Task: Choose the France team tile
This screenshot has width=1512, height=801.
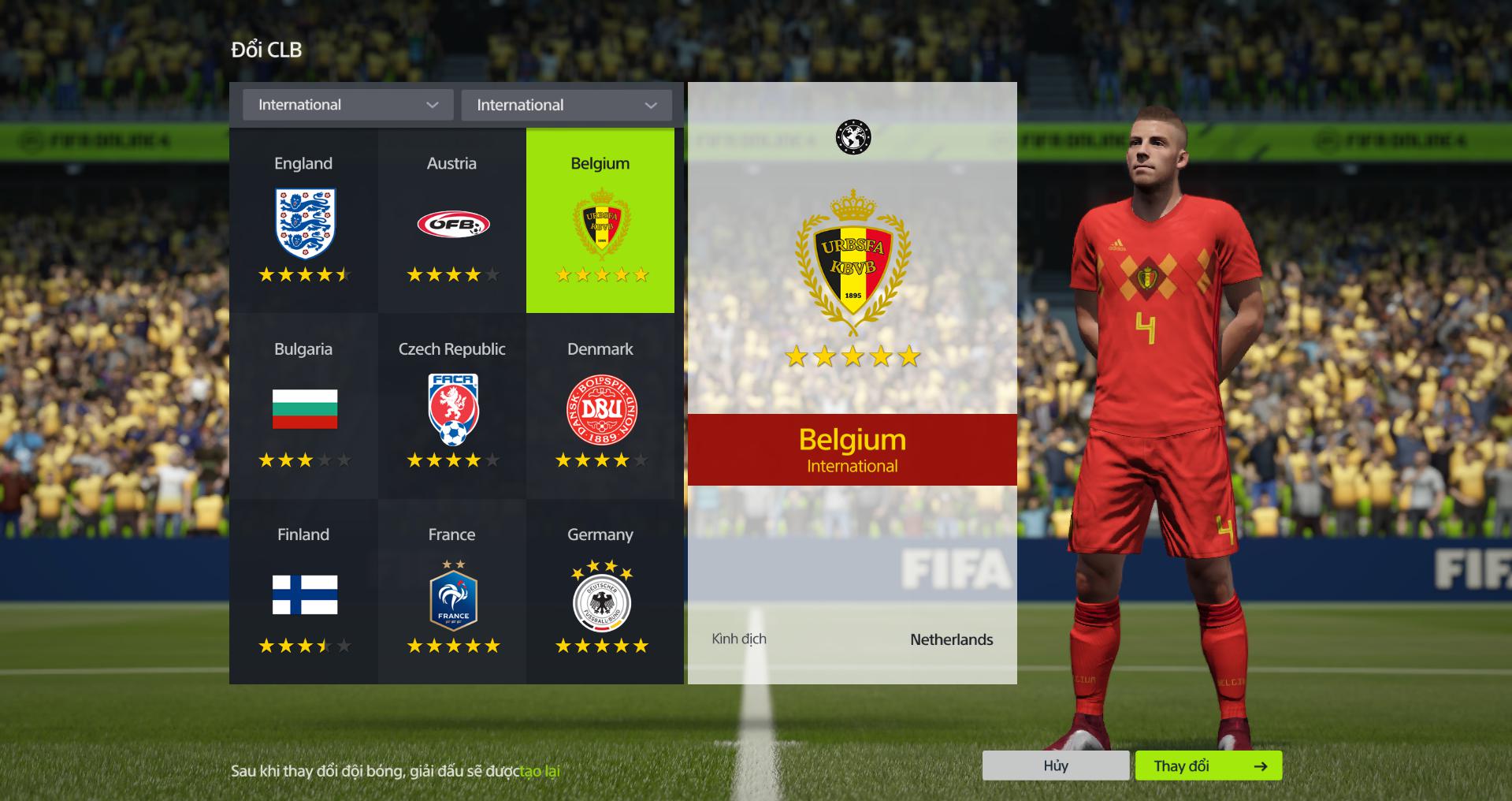Action: pyautogui.click(x=451, y=591)
